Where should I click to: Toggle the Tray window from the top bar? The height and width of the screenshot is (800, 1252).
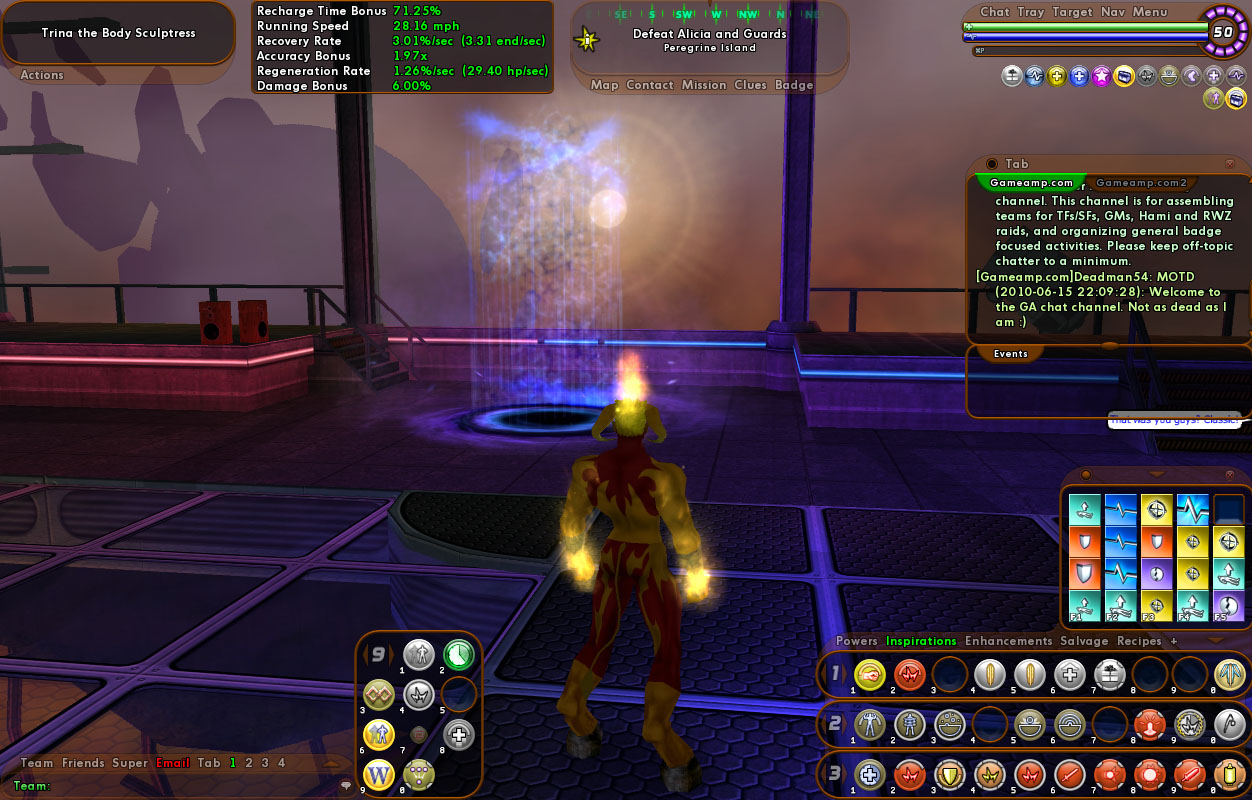click(1030, 12)
